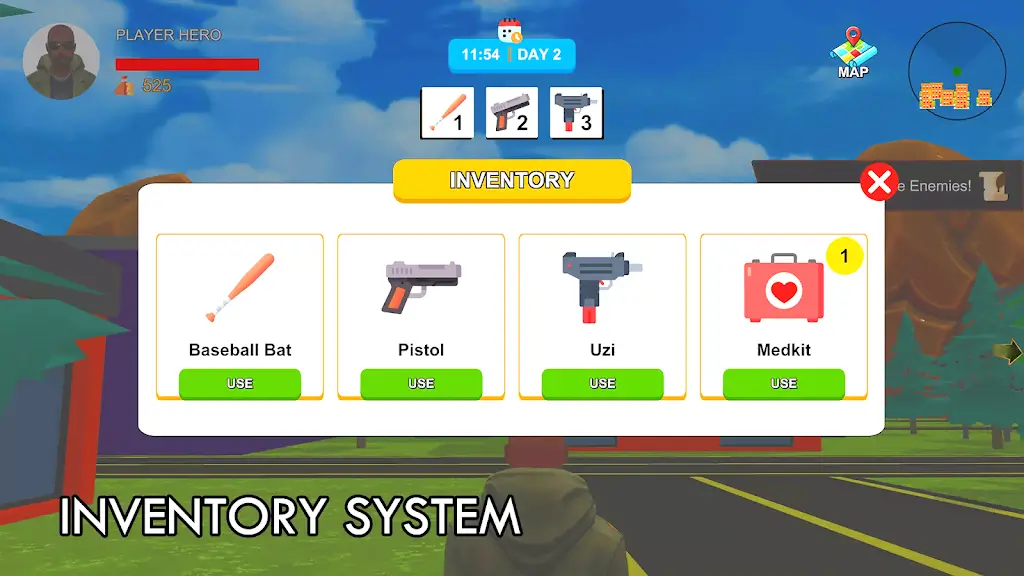Close the inventory with the red X

pyautogui.click(x=878, y=182)
